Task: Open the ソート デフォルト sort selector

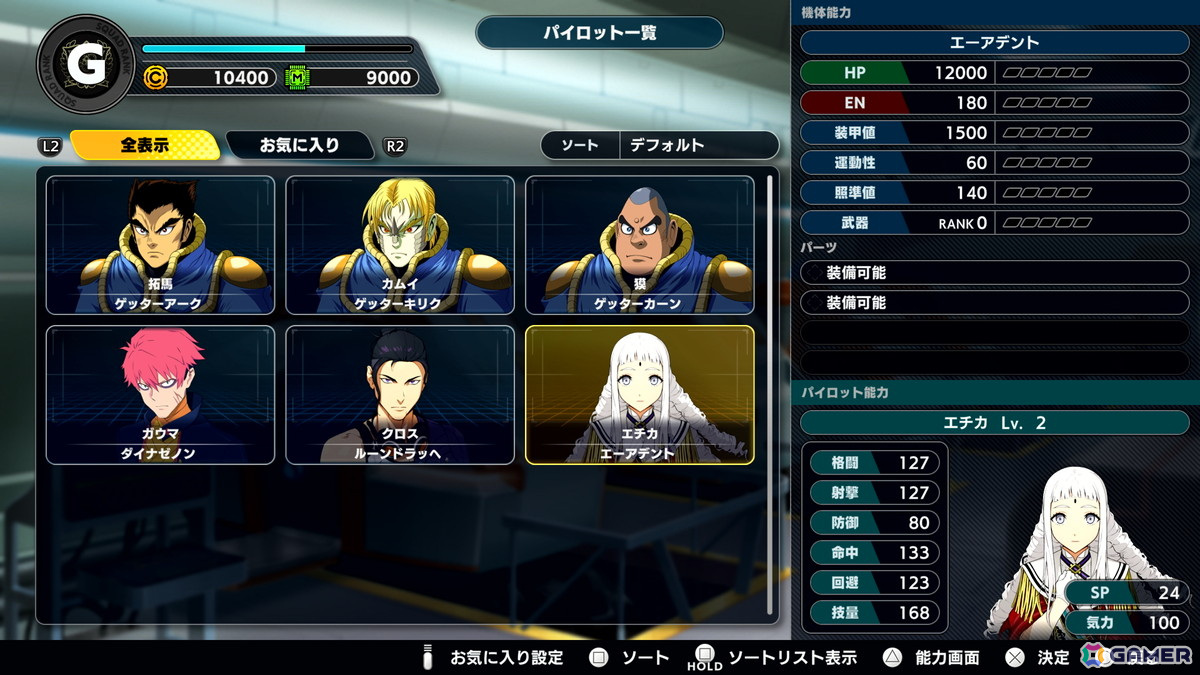Action: 660,145
